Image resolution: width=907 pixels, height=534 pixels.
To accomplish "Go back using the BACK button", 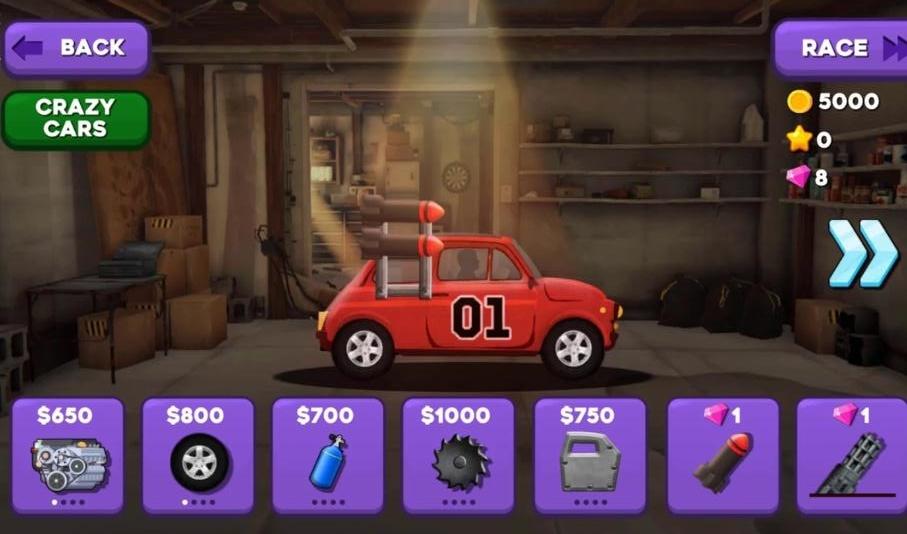I will [76, 48].
